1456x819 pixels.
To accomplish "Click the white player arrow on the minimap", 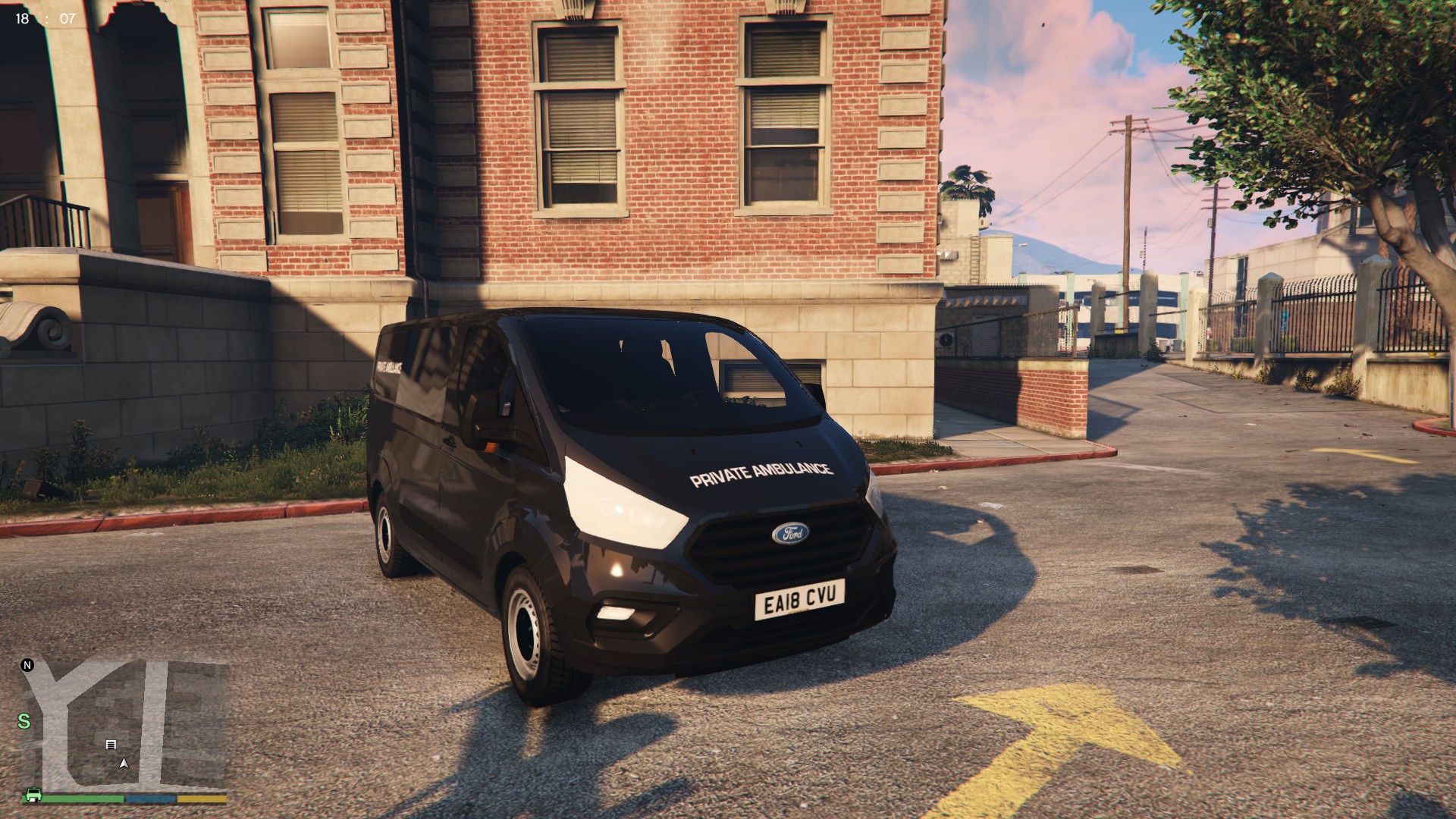I will (124, 763).
